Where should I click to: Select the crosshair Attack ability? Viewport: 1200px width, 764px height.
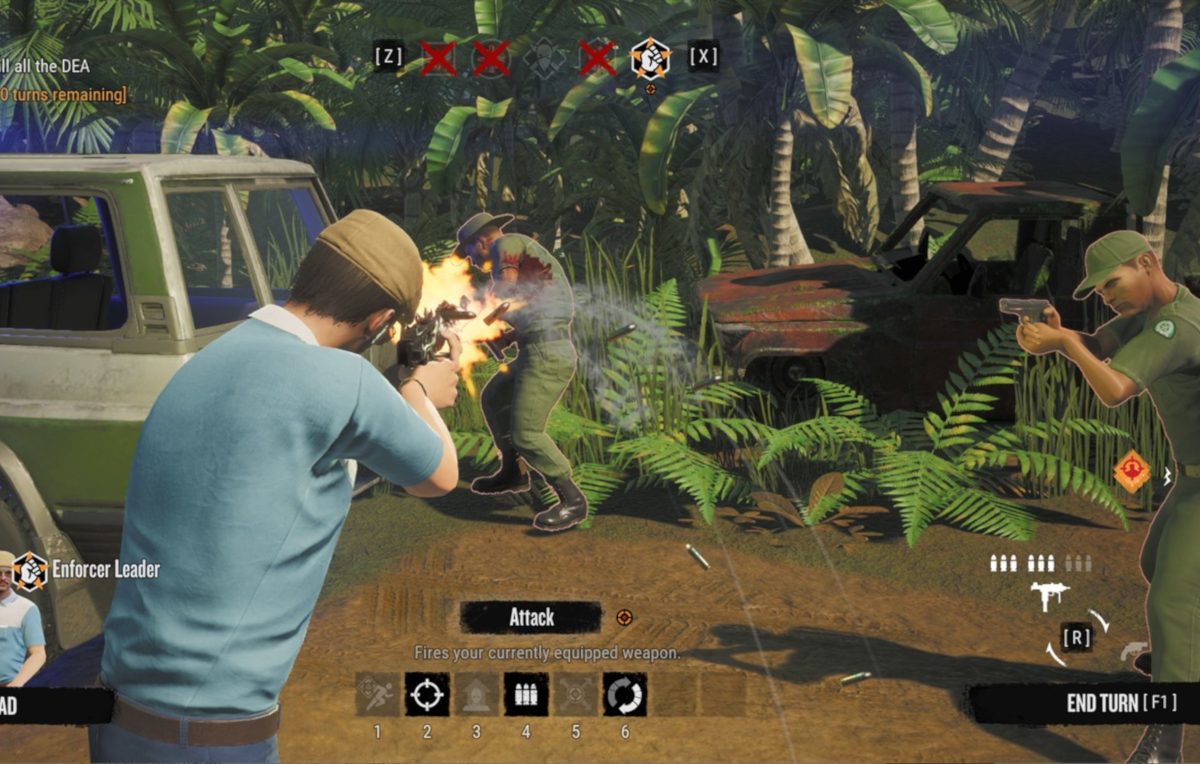[x=427, y=693]
